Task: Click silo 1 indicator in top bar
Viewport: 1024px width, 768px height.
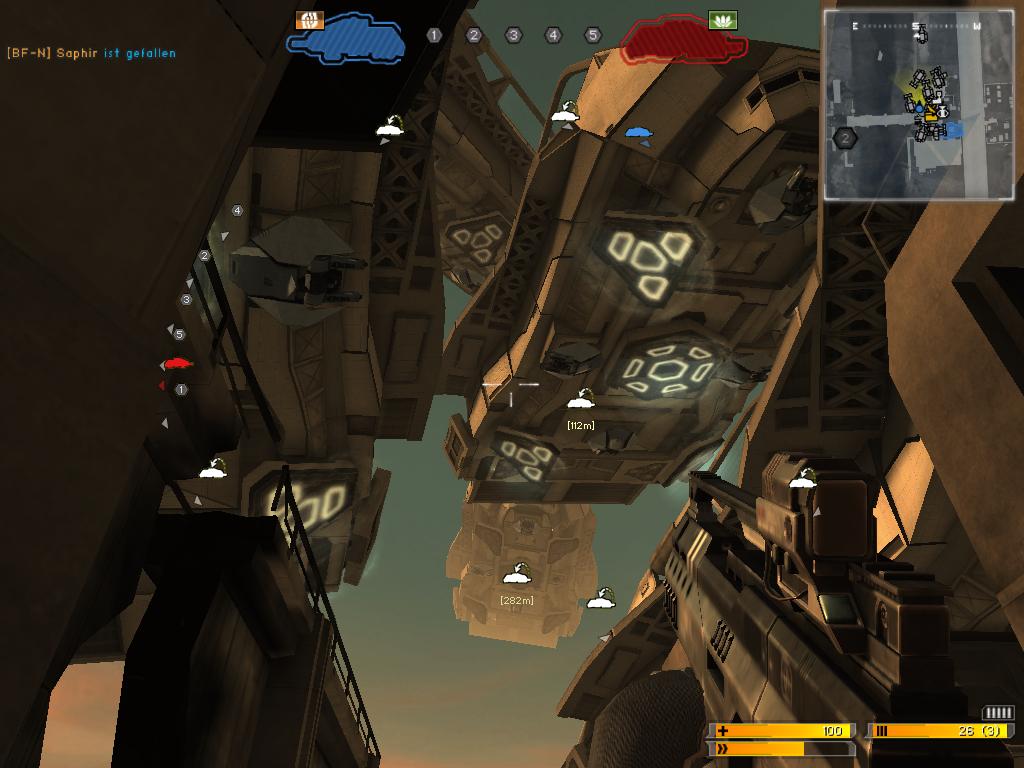Action: 434,35
